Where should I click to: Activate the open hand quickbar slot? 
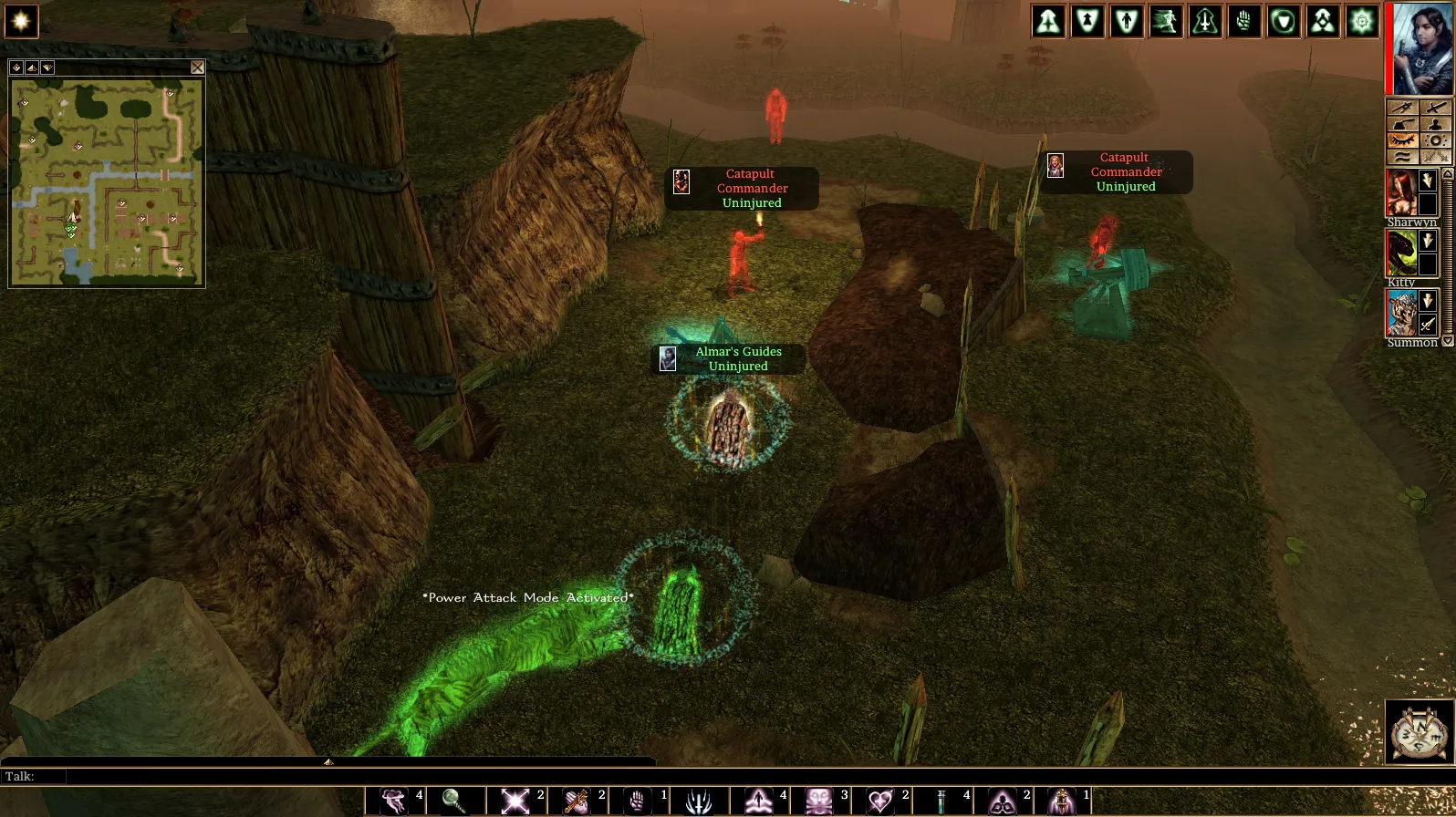pyautogui.click(x=637, y=801)
